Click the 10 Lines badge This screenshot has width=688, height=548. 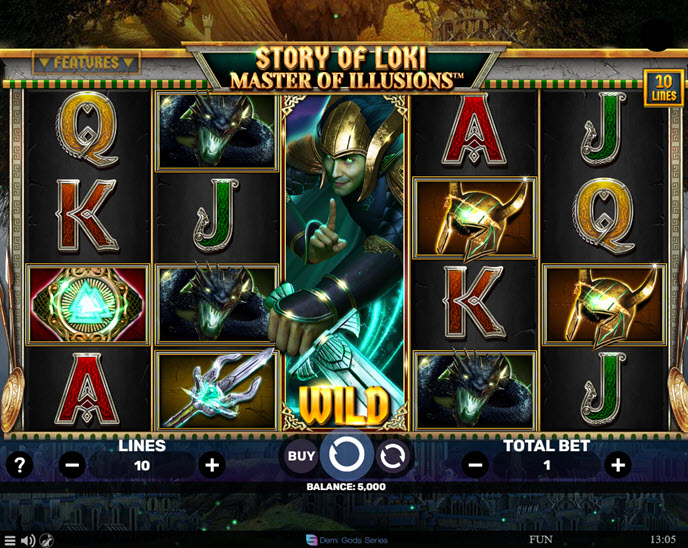pos(663,87)
